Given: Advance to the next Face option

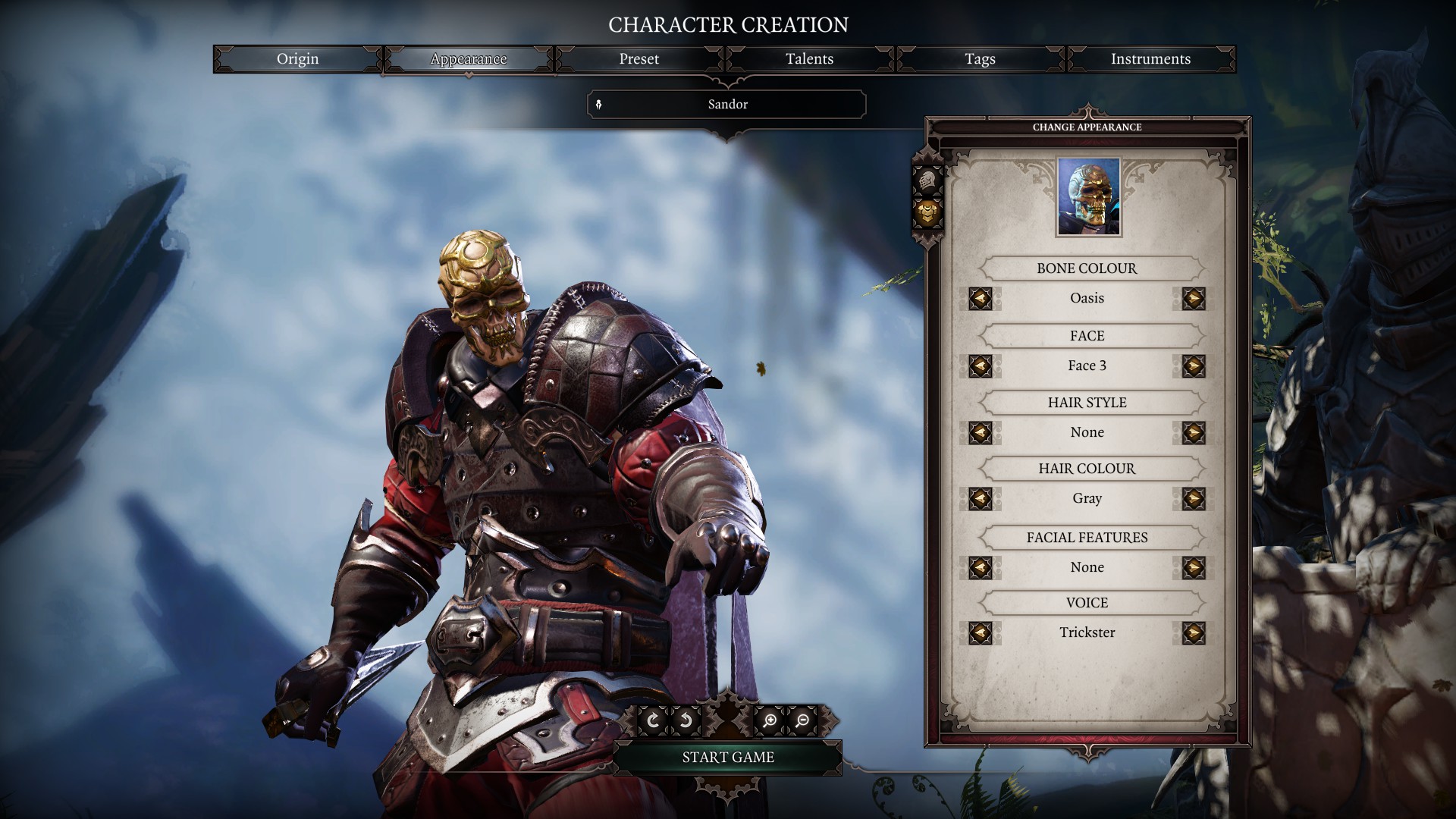Looking at the screenshot, I should pos(1194,366).
